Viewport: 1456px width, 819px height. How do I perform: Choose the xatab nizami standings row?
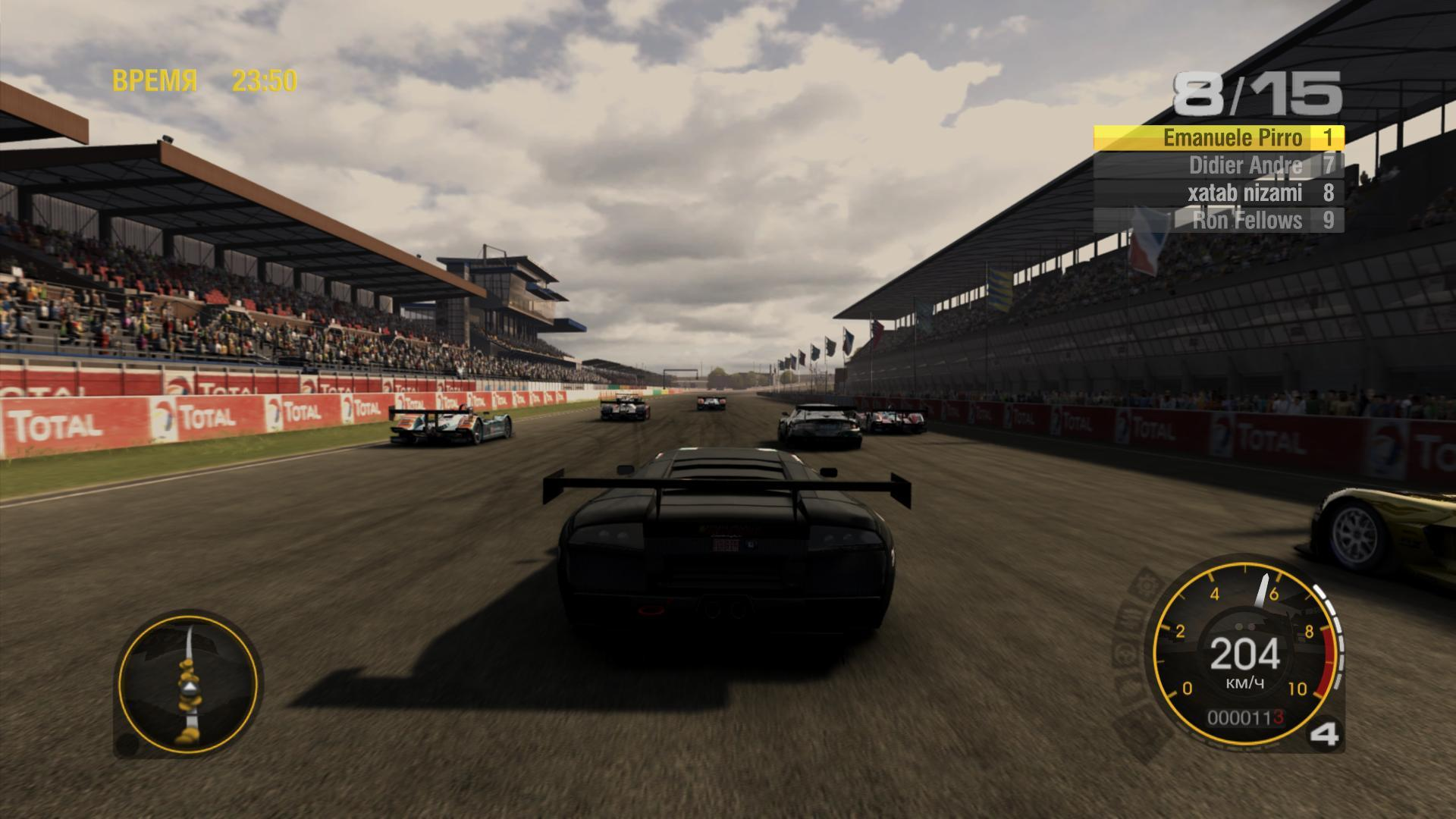(1219, 193)
